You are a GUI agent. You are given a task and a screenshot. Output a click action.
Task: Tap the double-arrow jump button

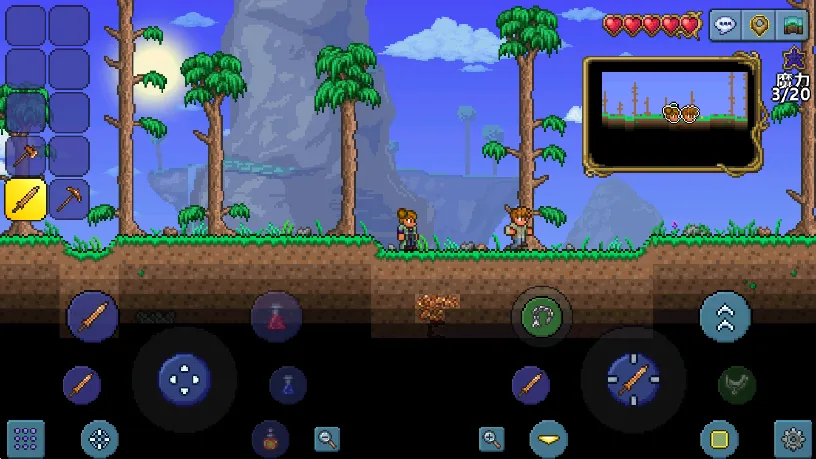click(725, 318)
